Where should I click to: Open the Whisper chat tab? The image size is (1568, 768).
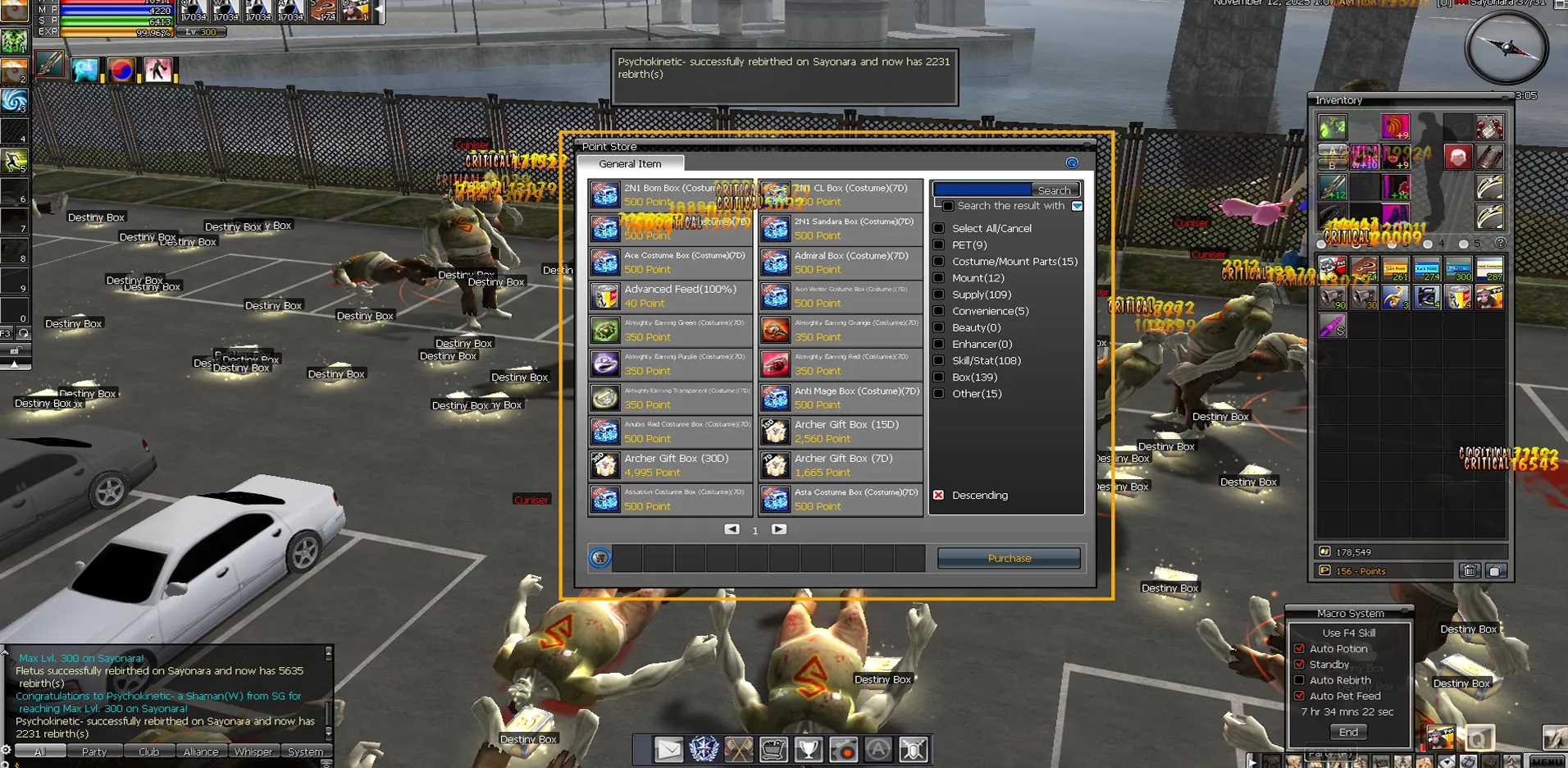tap(253, 752)
